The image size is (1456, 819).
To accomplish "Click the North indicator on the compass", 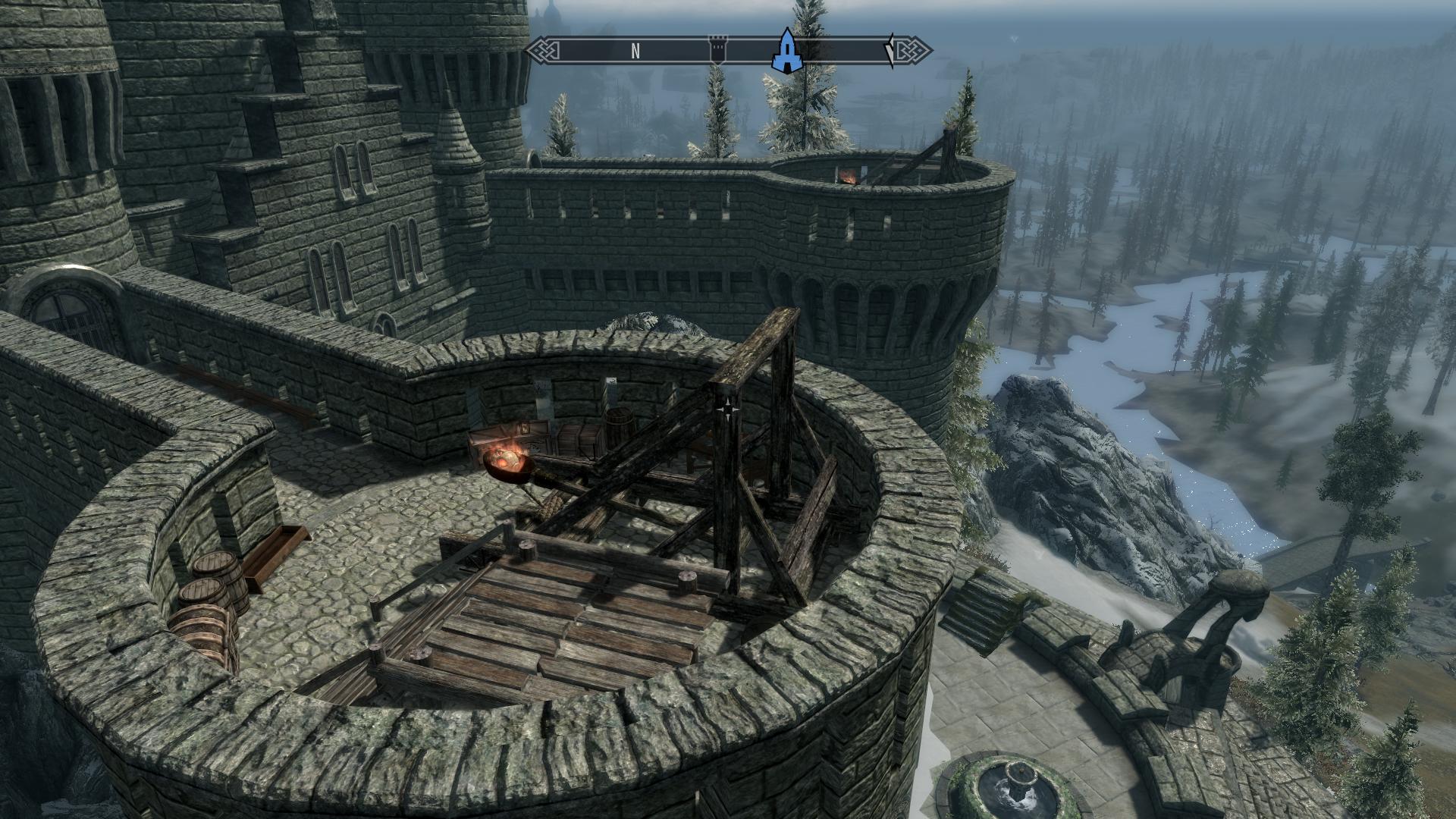I will coord(635,51).
